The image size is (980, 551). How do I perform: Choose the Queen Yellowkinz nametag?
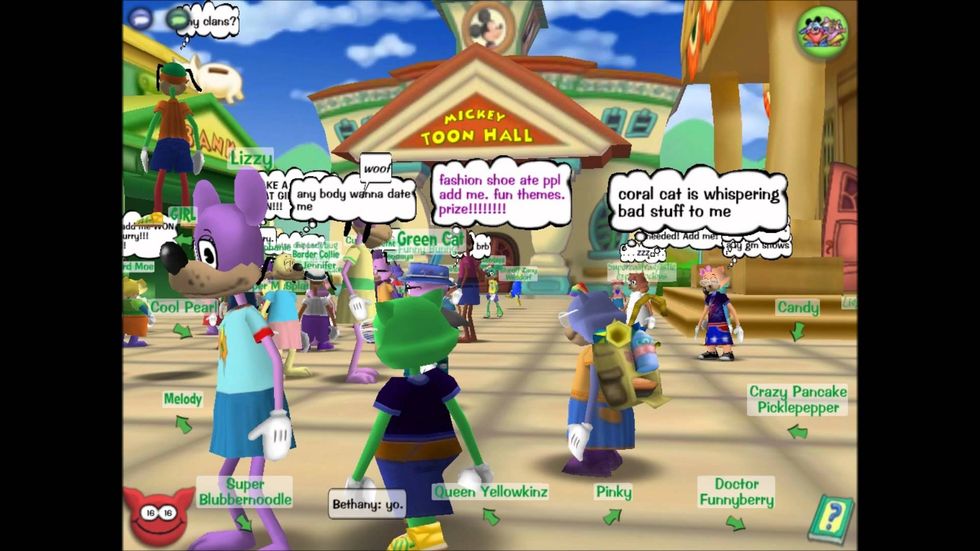[490, 491]
